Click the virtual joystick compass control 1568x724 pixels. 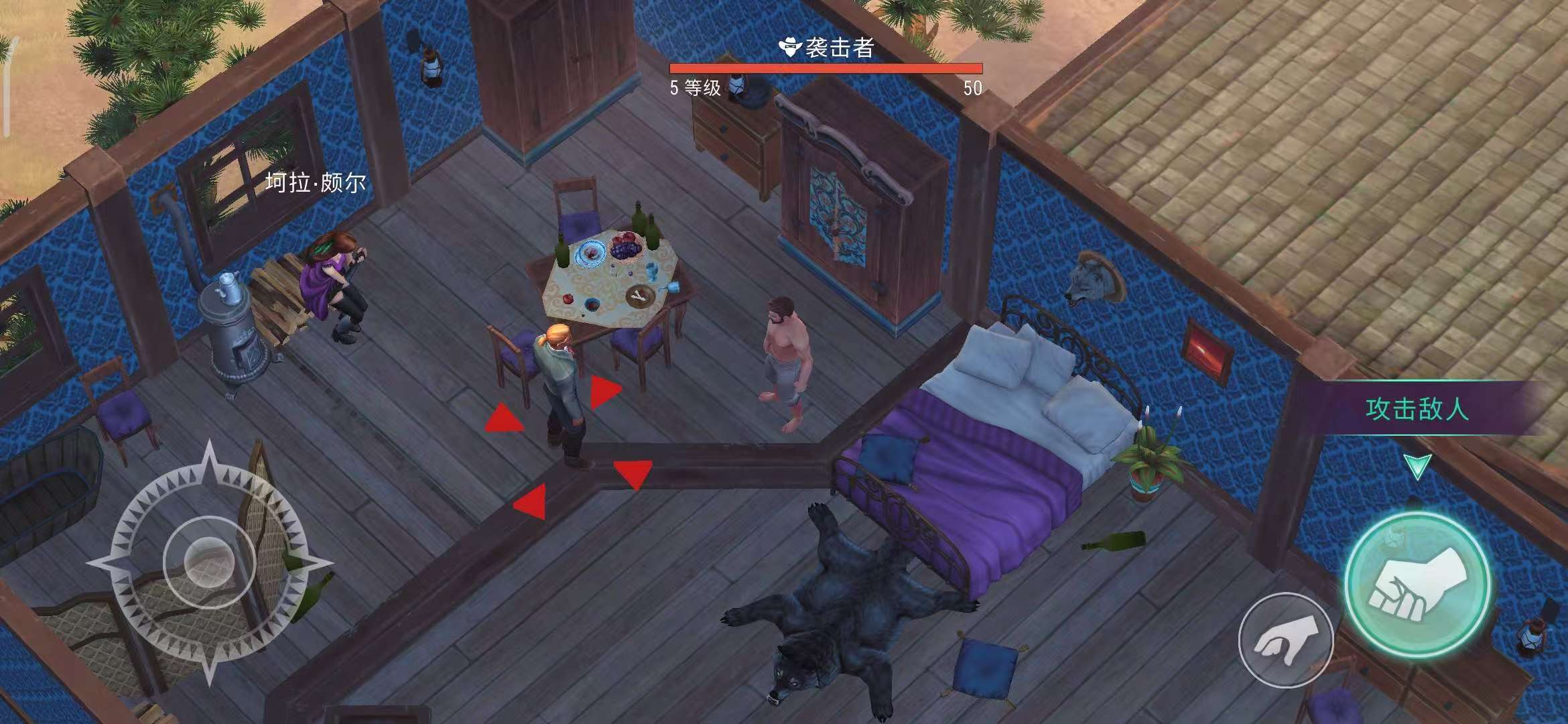(x=208, y=560)
